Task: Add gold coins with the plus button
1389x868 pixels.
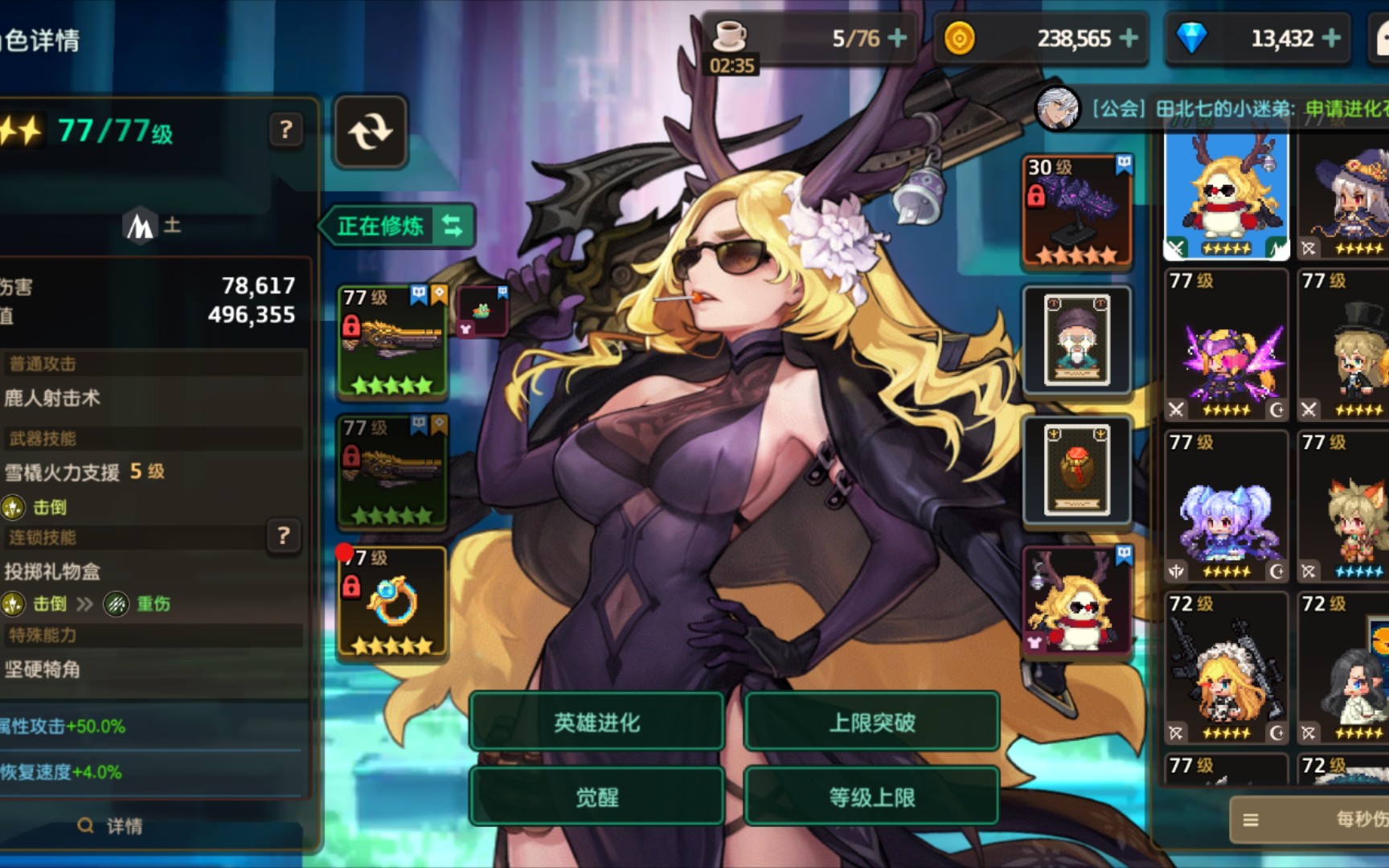Action: click(x=1129, y=38)
